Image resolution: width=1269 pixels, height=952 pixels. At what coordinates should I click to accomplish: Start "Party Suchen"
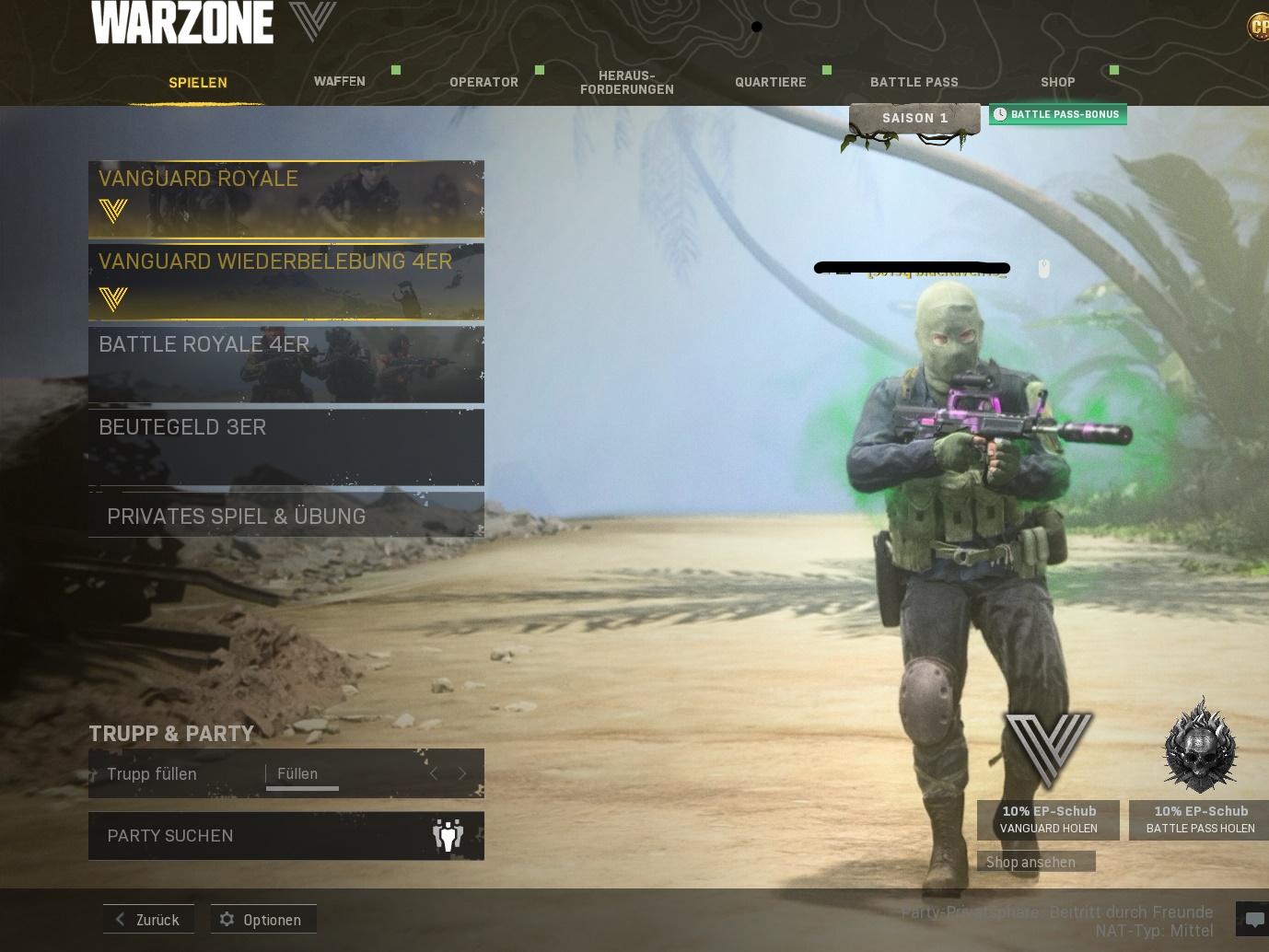[x=258, y=835]
